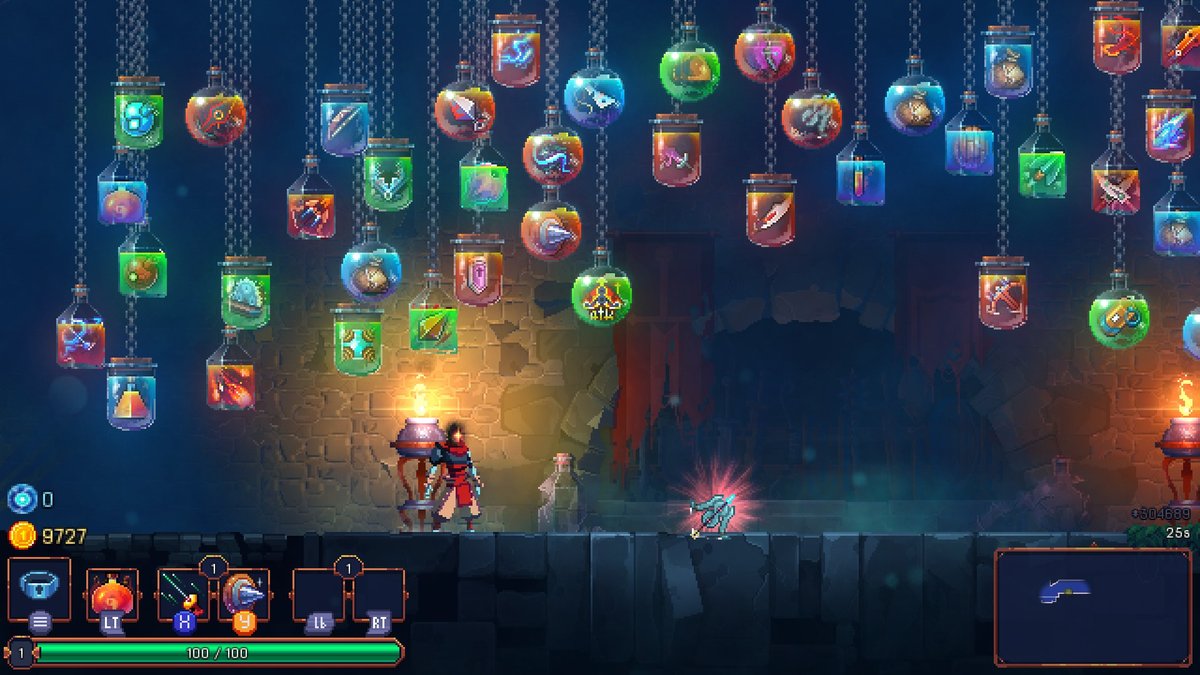1200x675 pixels.
Task: Select the blue collar amulet slot
Action: [x=40, y=588]
